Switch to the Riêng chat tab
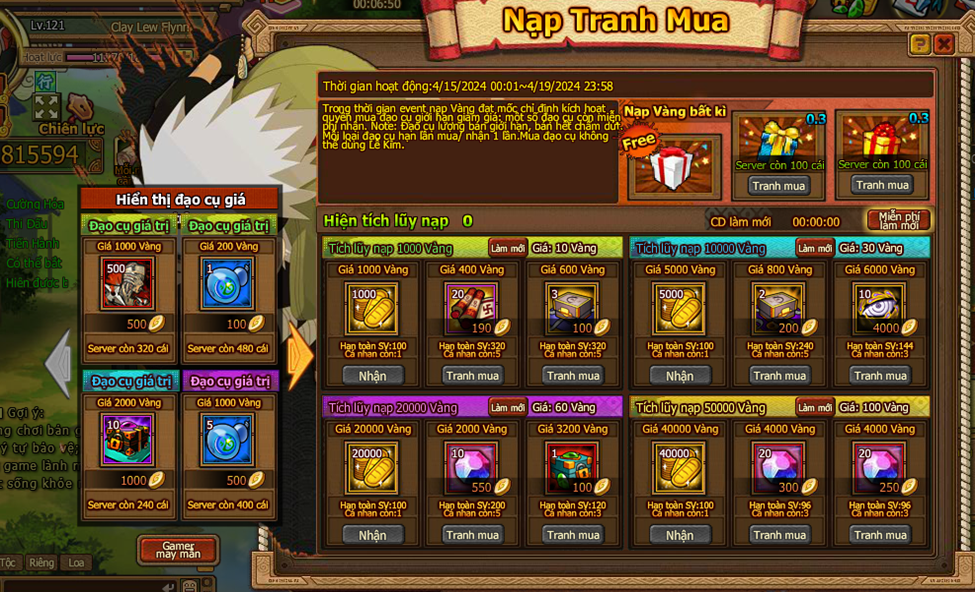 click(x=41, y=563)
